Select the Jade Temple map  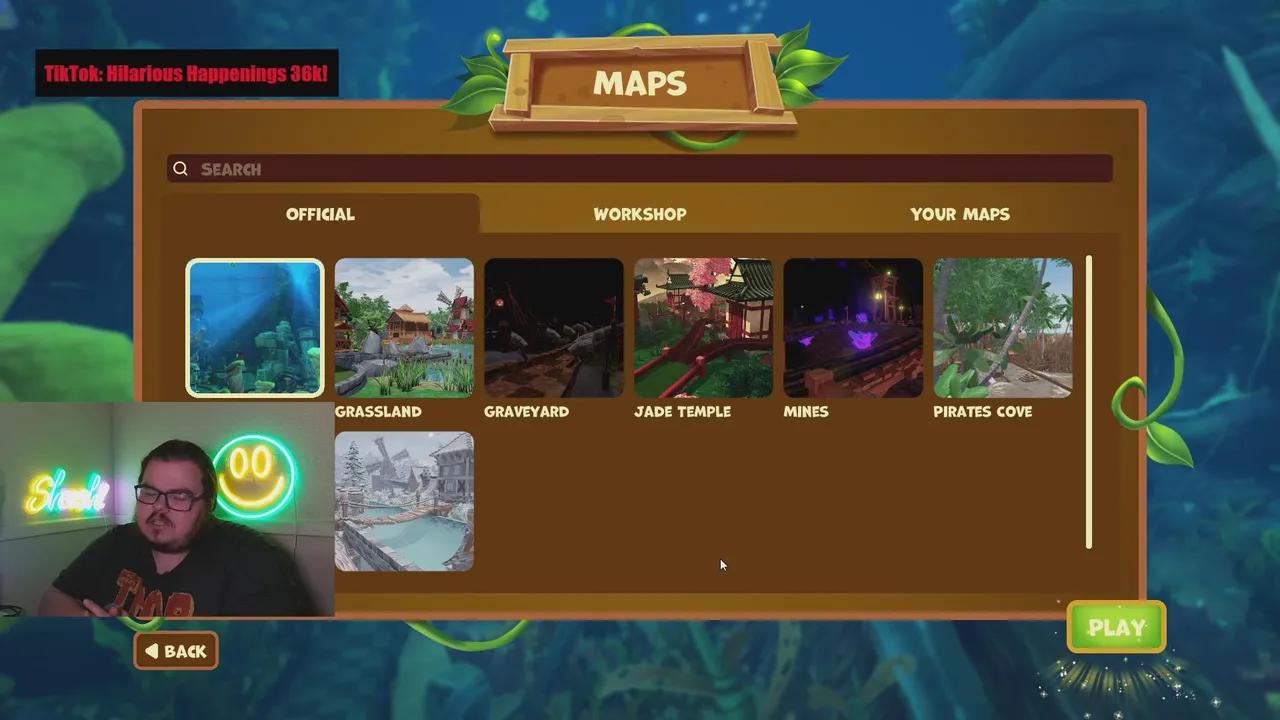[703, 327]
